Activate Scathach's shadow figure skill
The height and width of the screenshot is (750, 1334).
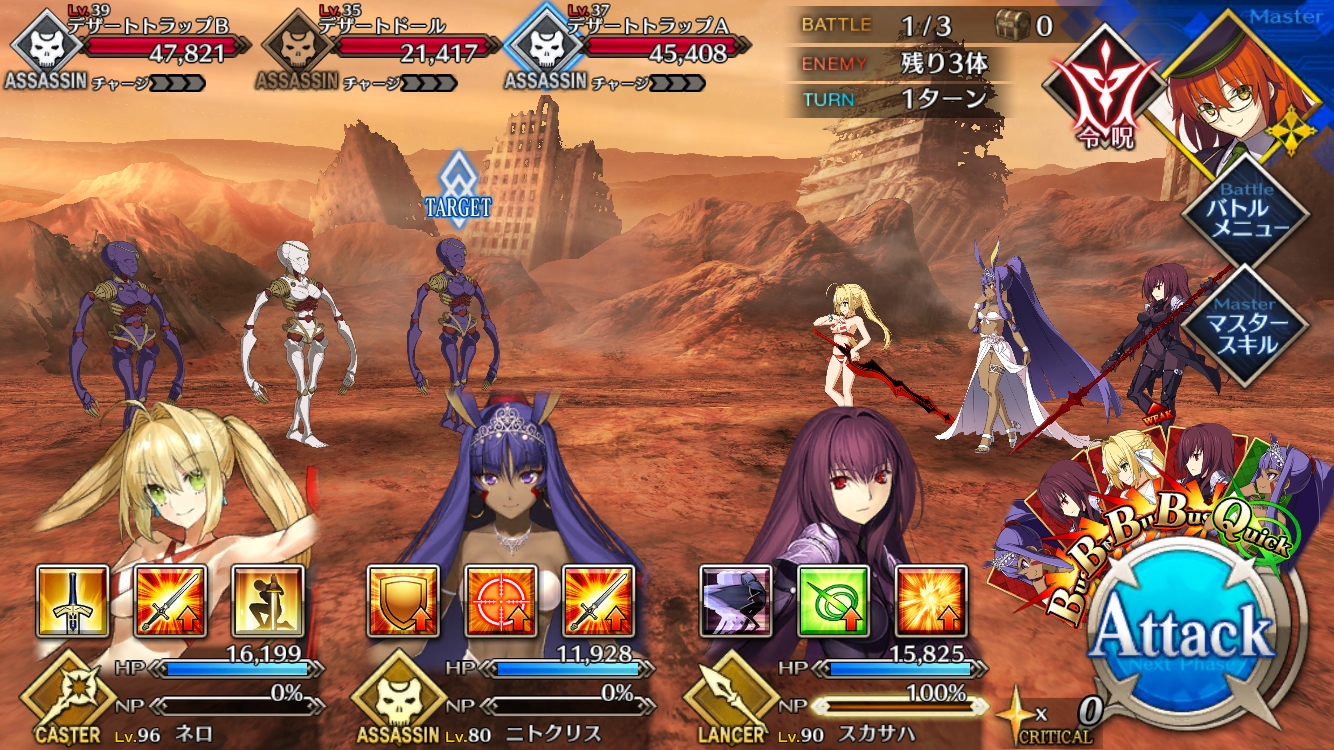[735, 602]
